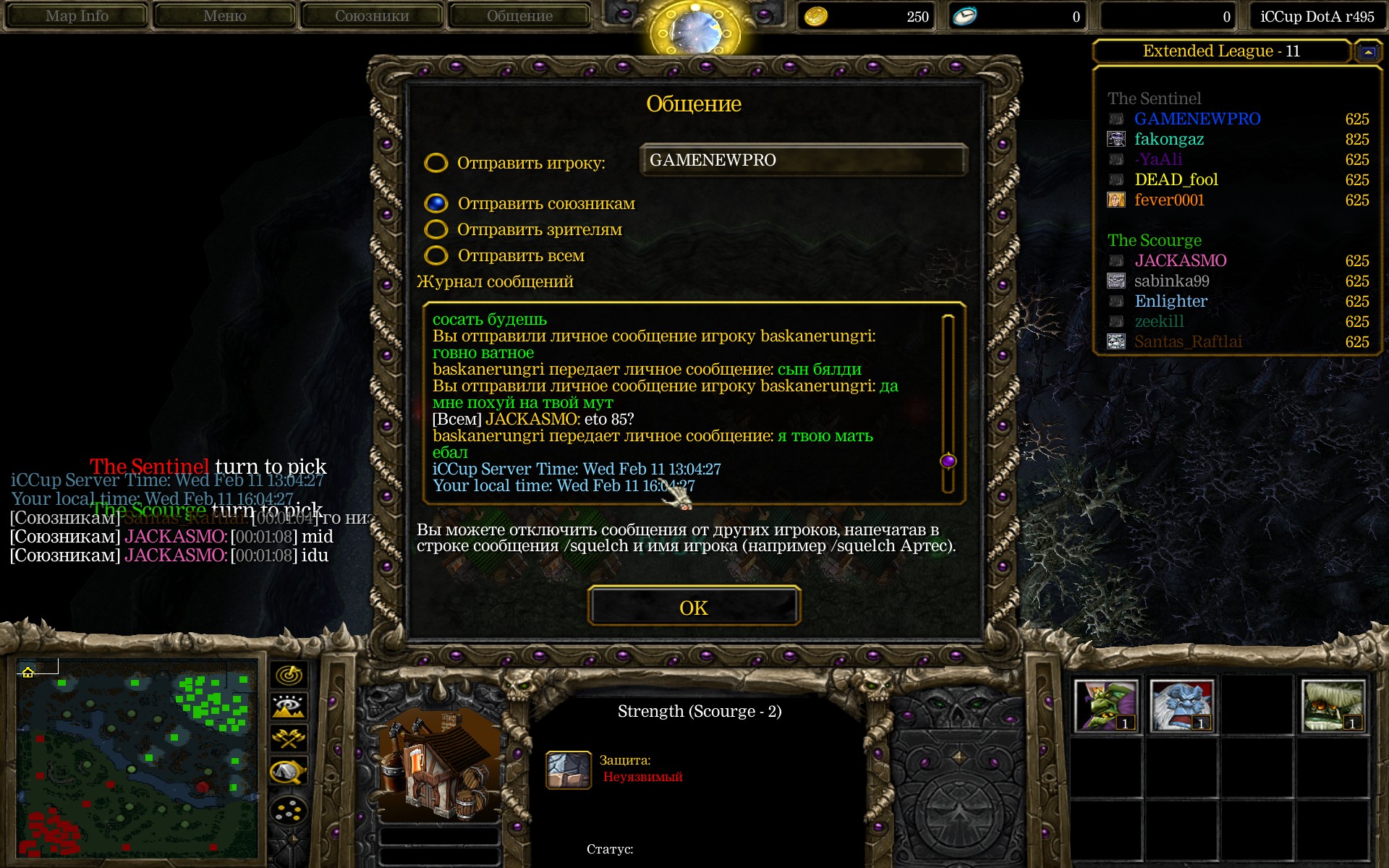Pick the blue furred beast hero icon
Screen dimensions: 1389x868
click(x=1181, y=705)
